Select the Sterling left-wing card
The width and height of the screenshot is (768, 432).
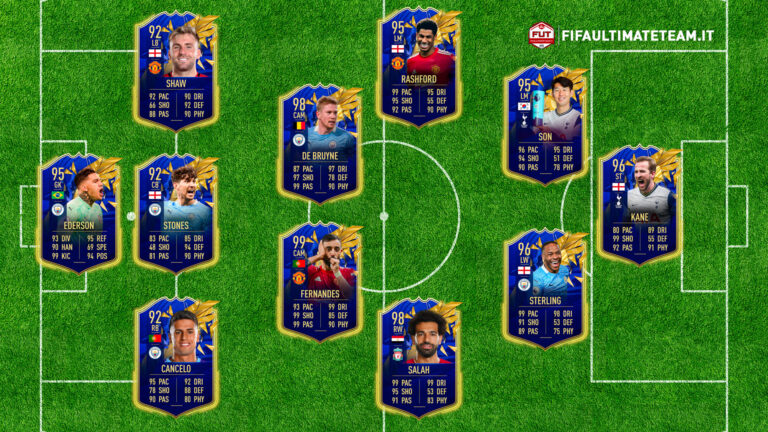point(545,287)
